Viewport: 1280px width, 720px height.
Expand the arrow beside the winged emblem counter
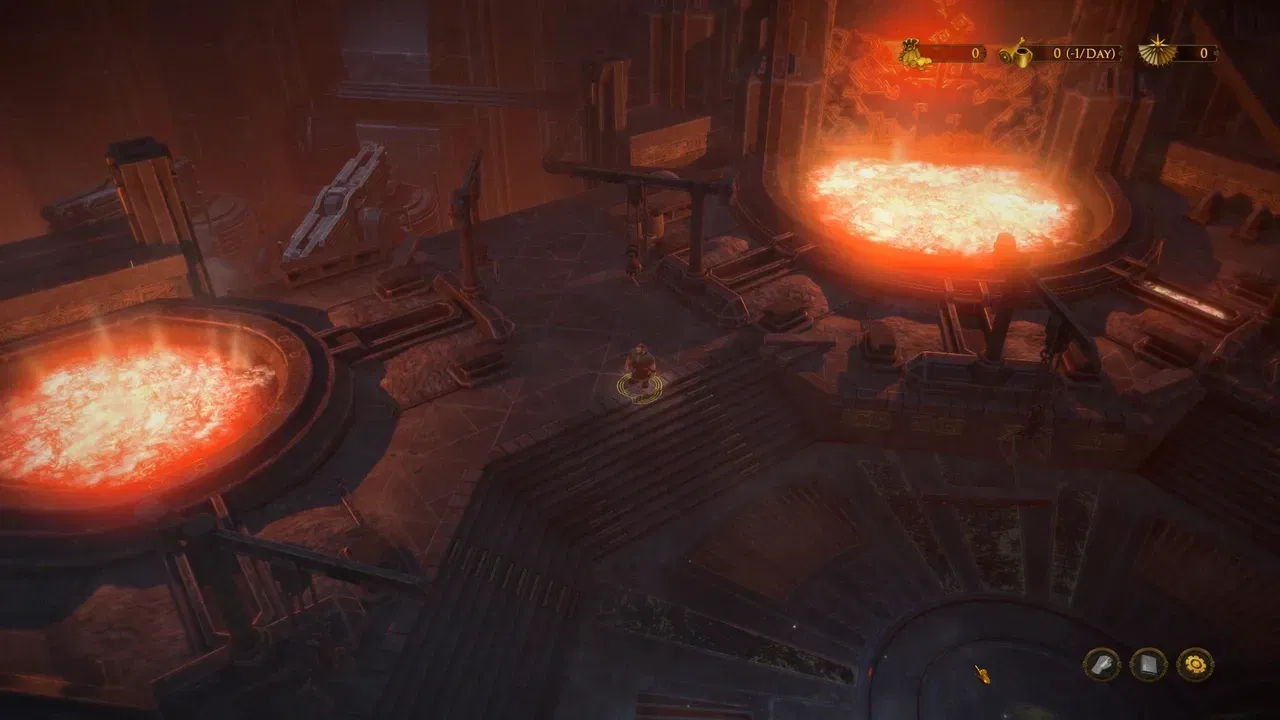1218,53
